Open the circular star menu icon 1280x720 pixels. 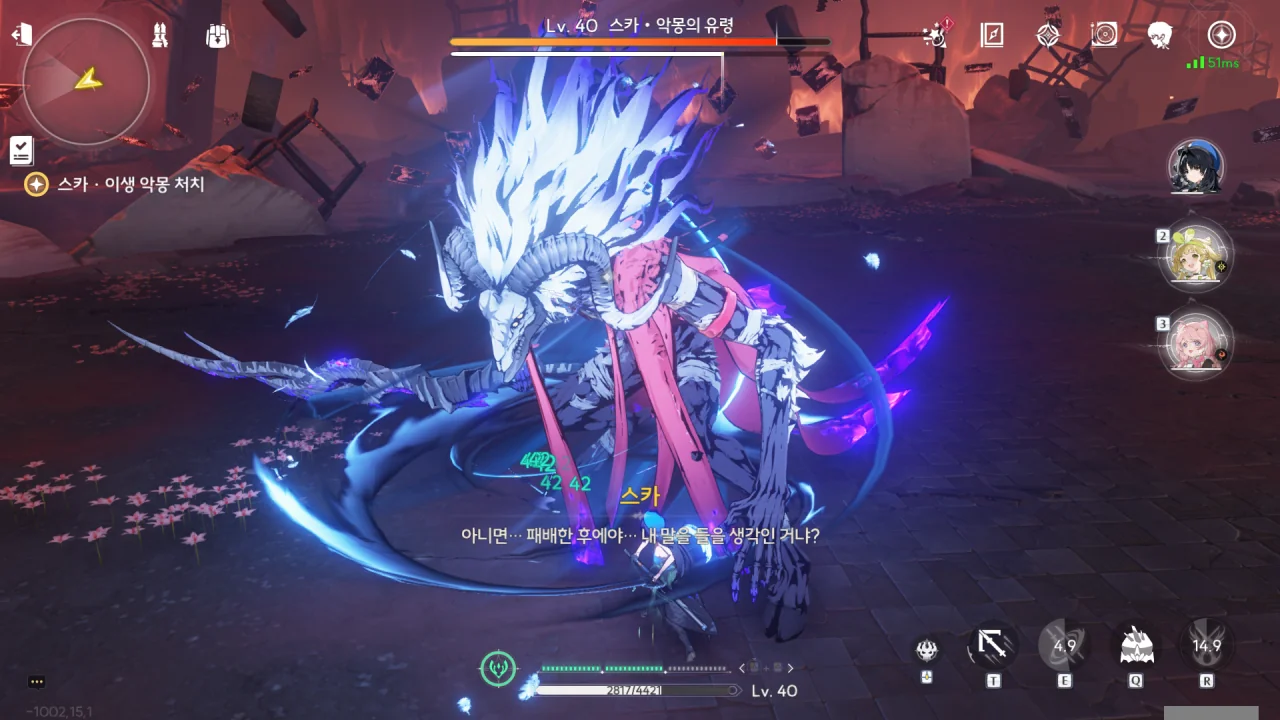tap(1221, 35)
